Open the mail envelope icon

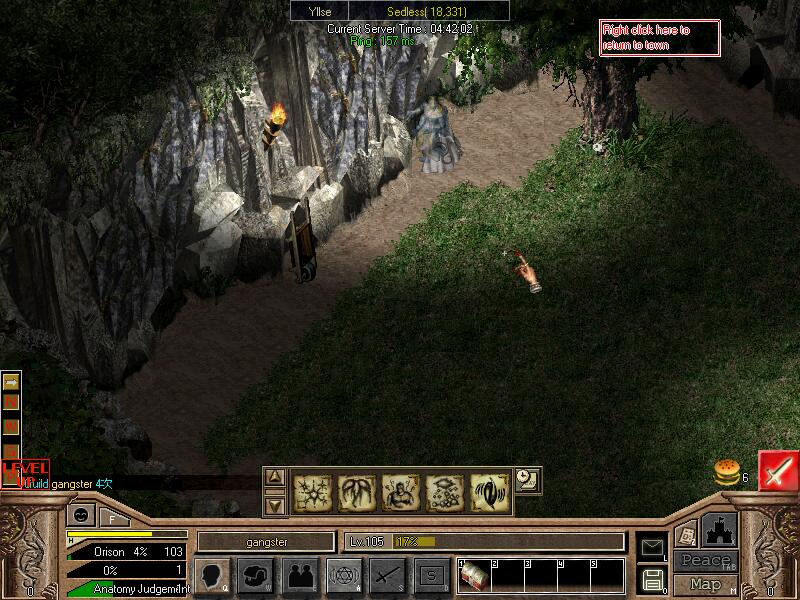click(652, 546)
